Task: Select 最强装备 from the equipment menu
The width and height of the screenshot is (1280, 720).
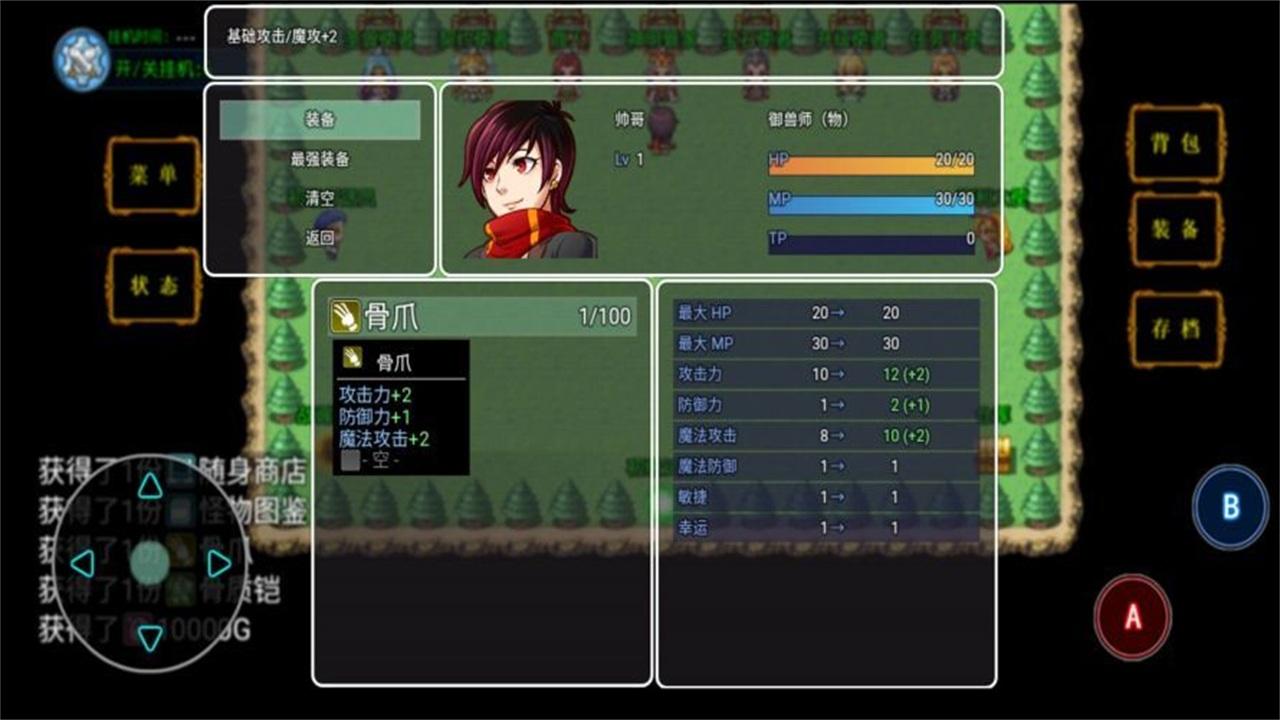Action: pyautogui.click(x=321, y=160)
